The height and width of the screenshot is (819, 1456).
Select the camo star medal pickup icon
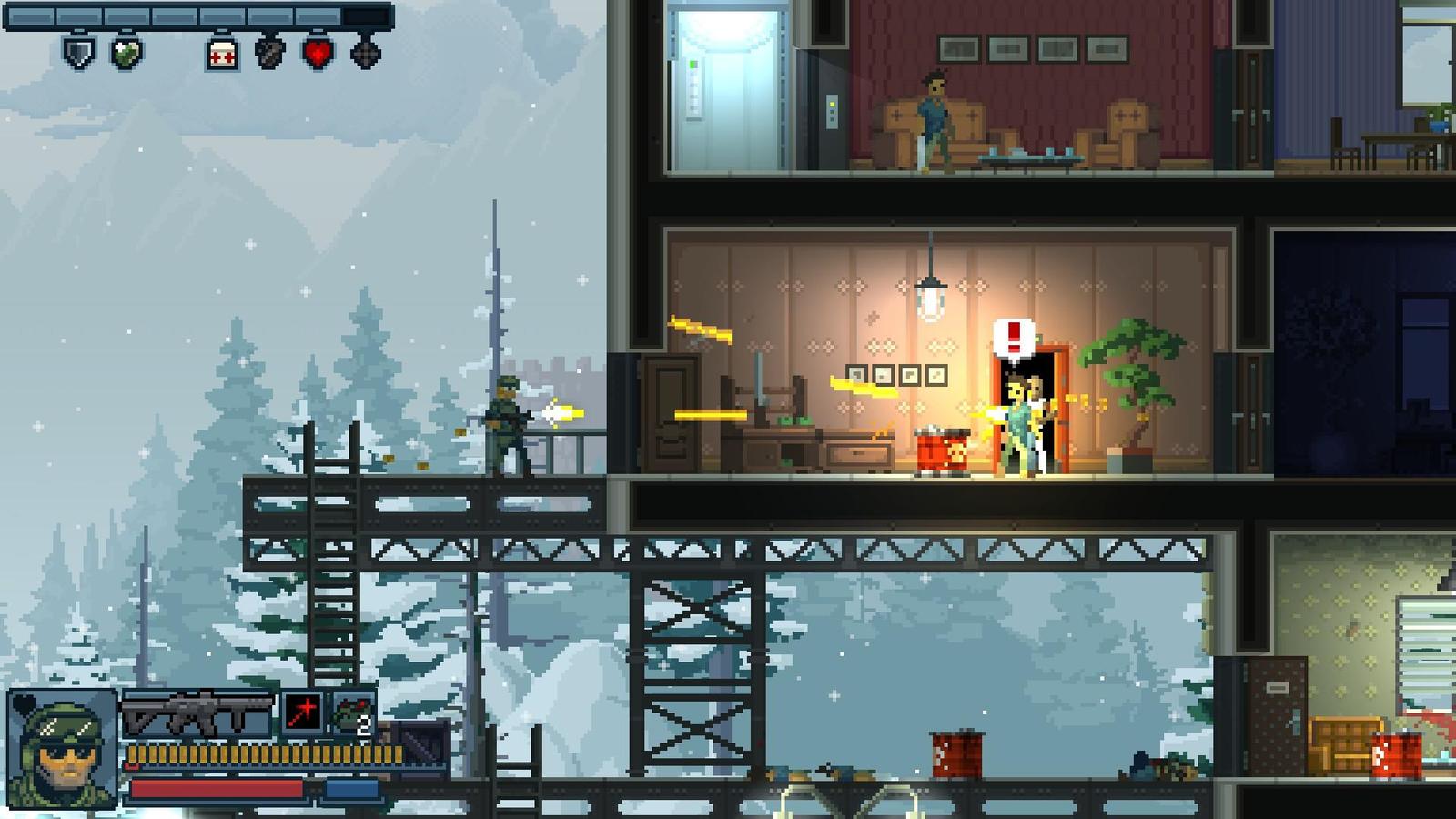126,54
